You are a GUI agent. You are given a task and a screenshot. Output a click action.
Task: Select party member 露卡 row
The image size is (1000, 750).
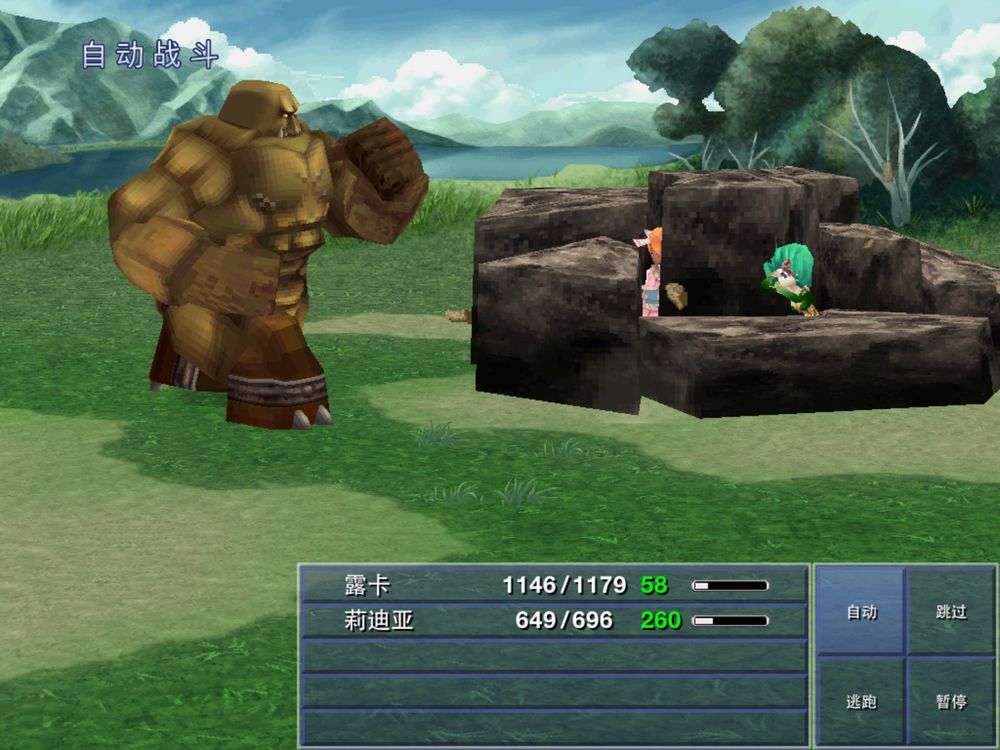(x=553, y=585)
